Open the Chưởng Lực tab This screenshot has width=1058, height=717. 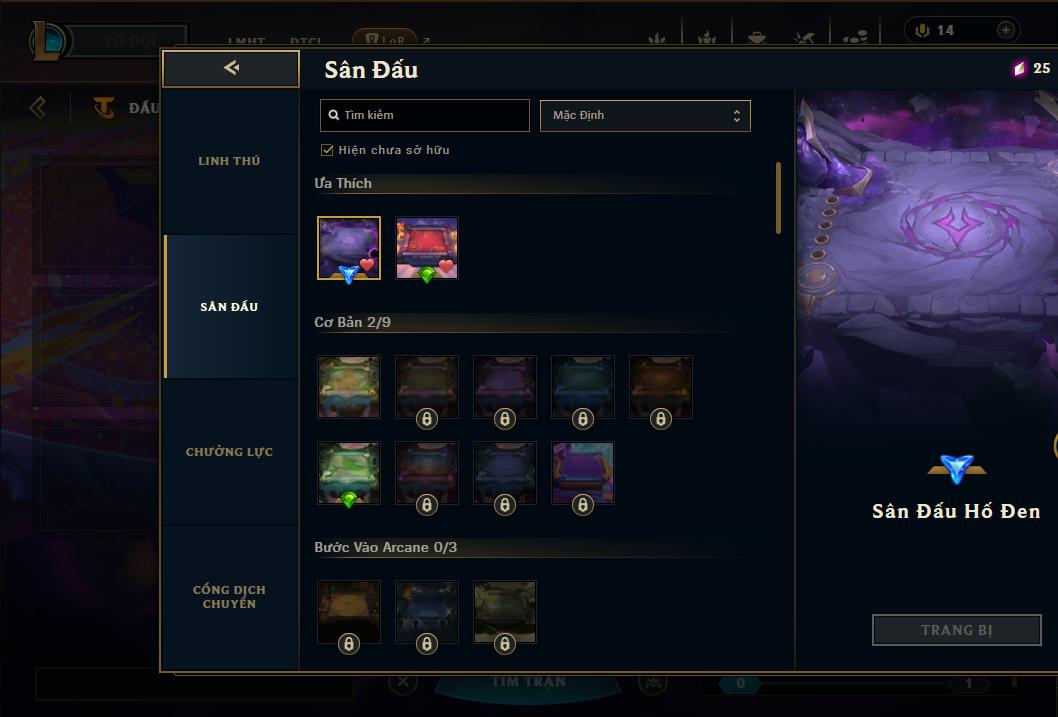229,452
